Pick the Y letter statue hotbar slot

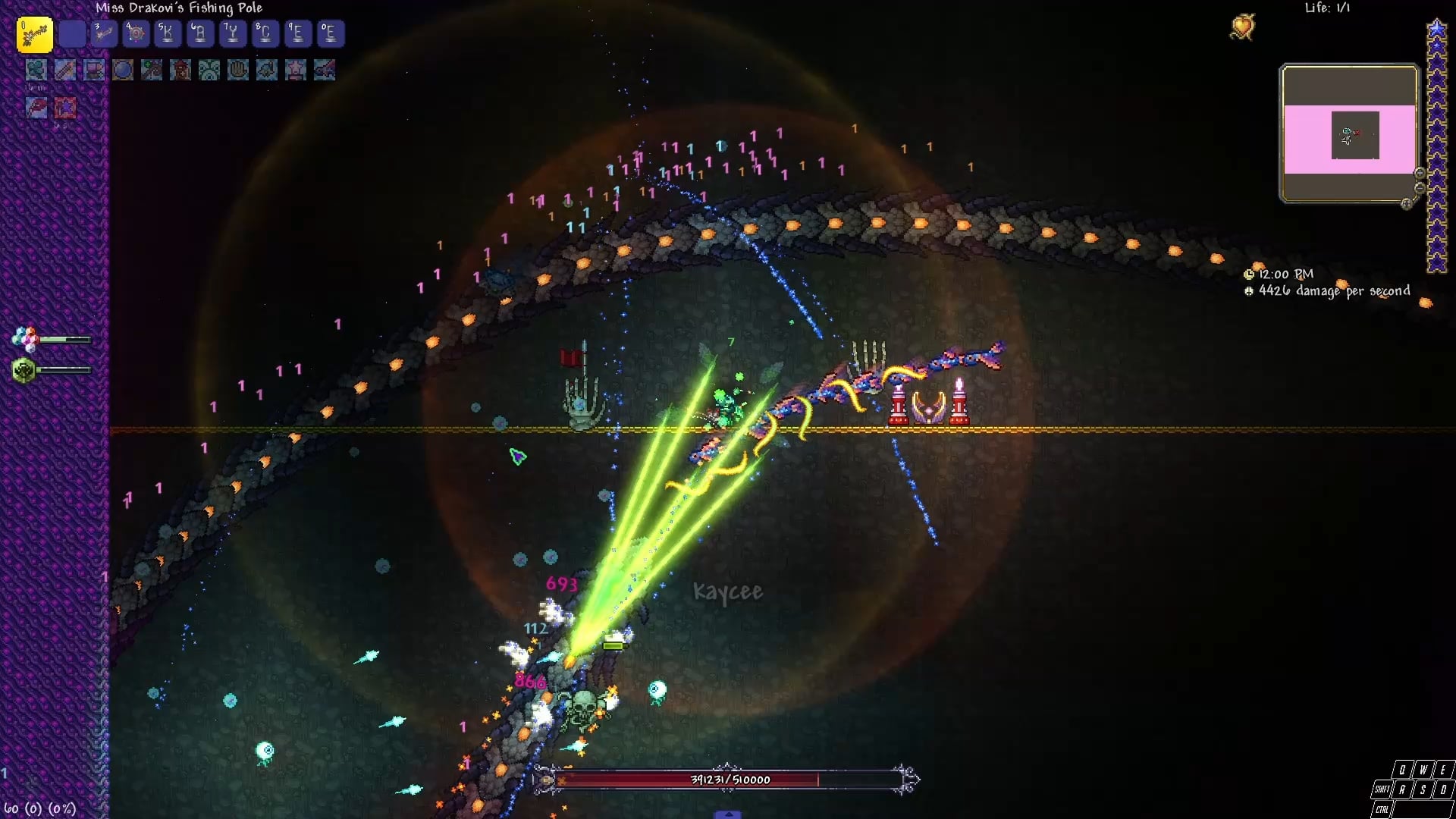pyautogui.click(x=232, y=33)
